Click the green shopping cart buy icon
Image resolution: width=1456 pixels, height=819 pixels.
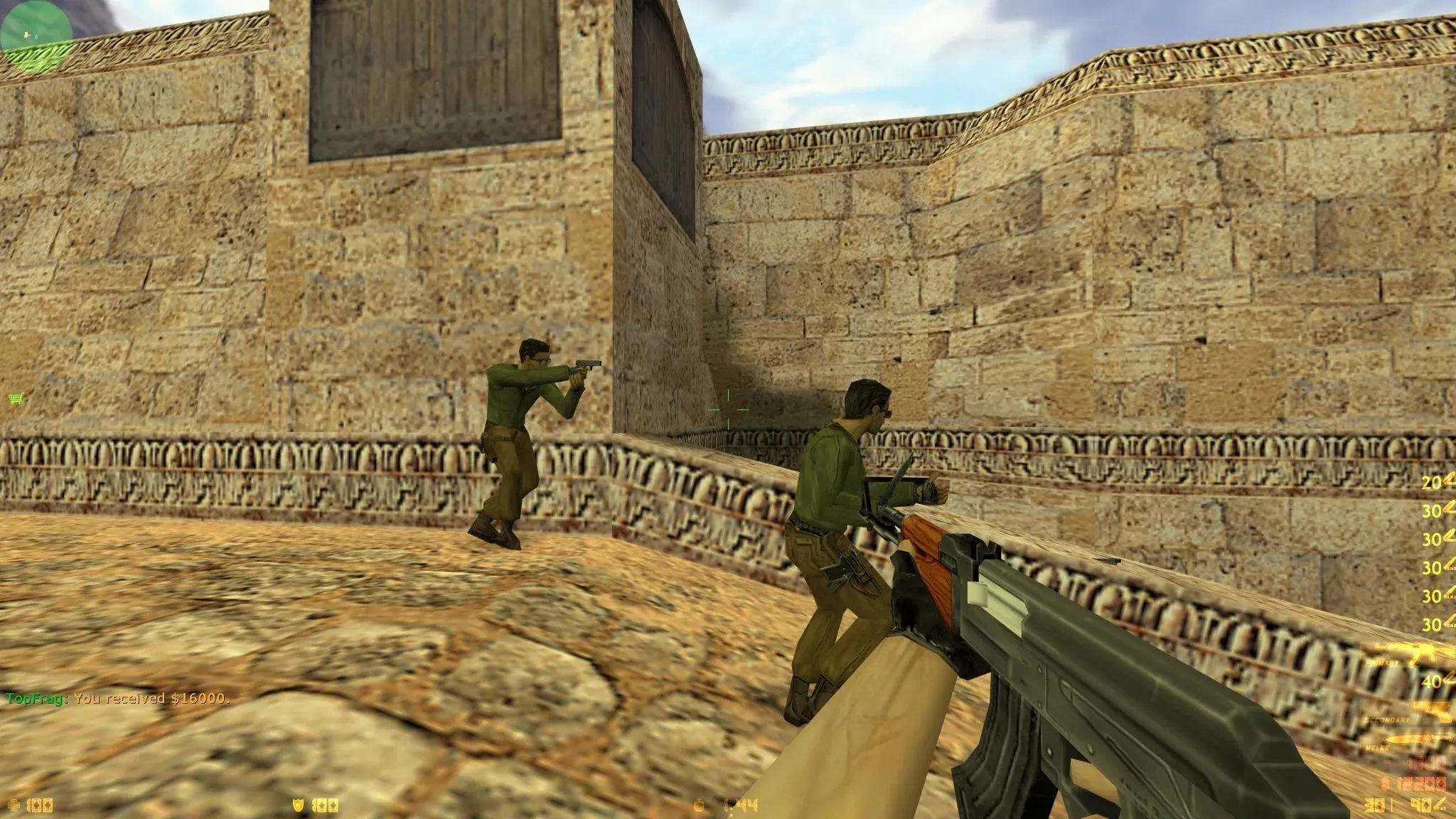click(14, 398)
